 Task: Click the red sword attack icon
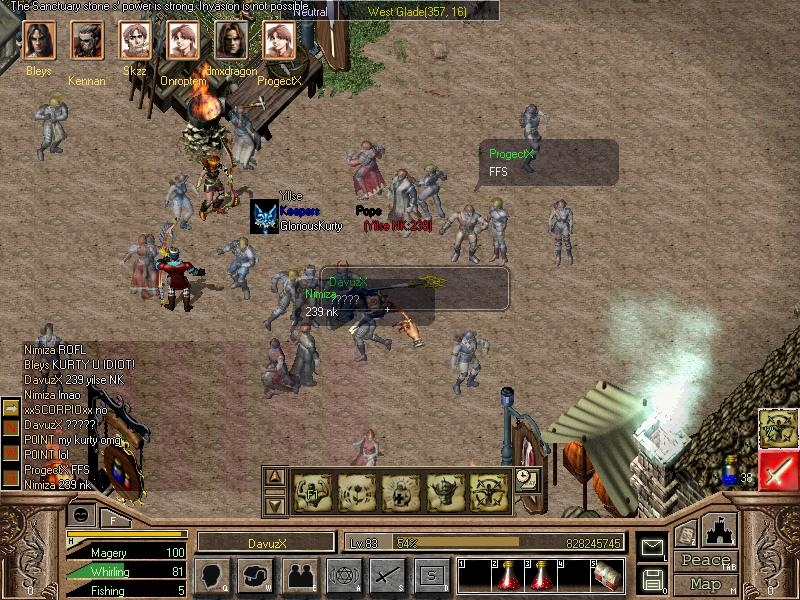[x=777, y=470]
